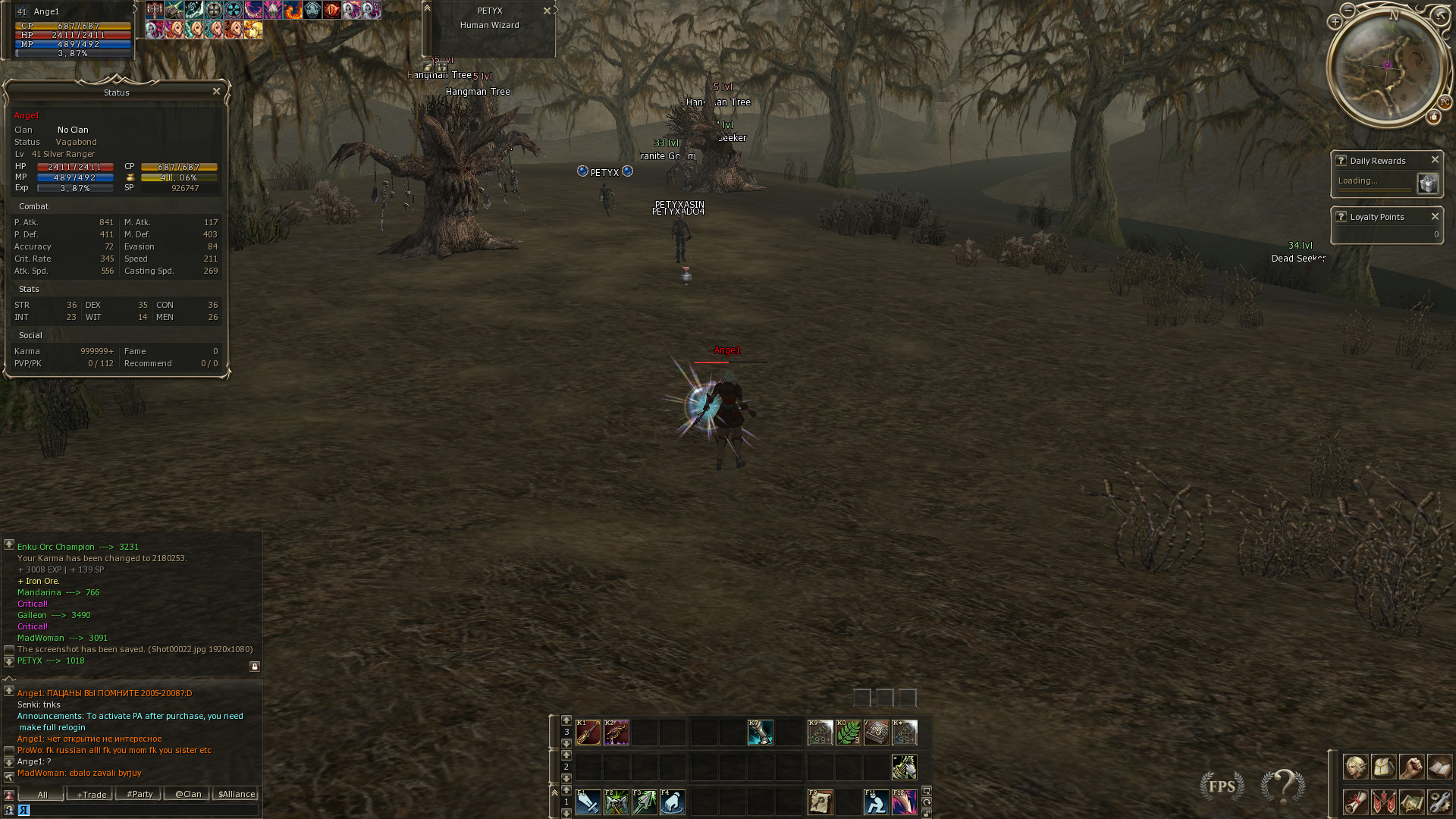Viewport: 1456px width, 819px height.
Task: Close the Daily Rewards panel
Action: pos(1435,160)
